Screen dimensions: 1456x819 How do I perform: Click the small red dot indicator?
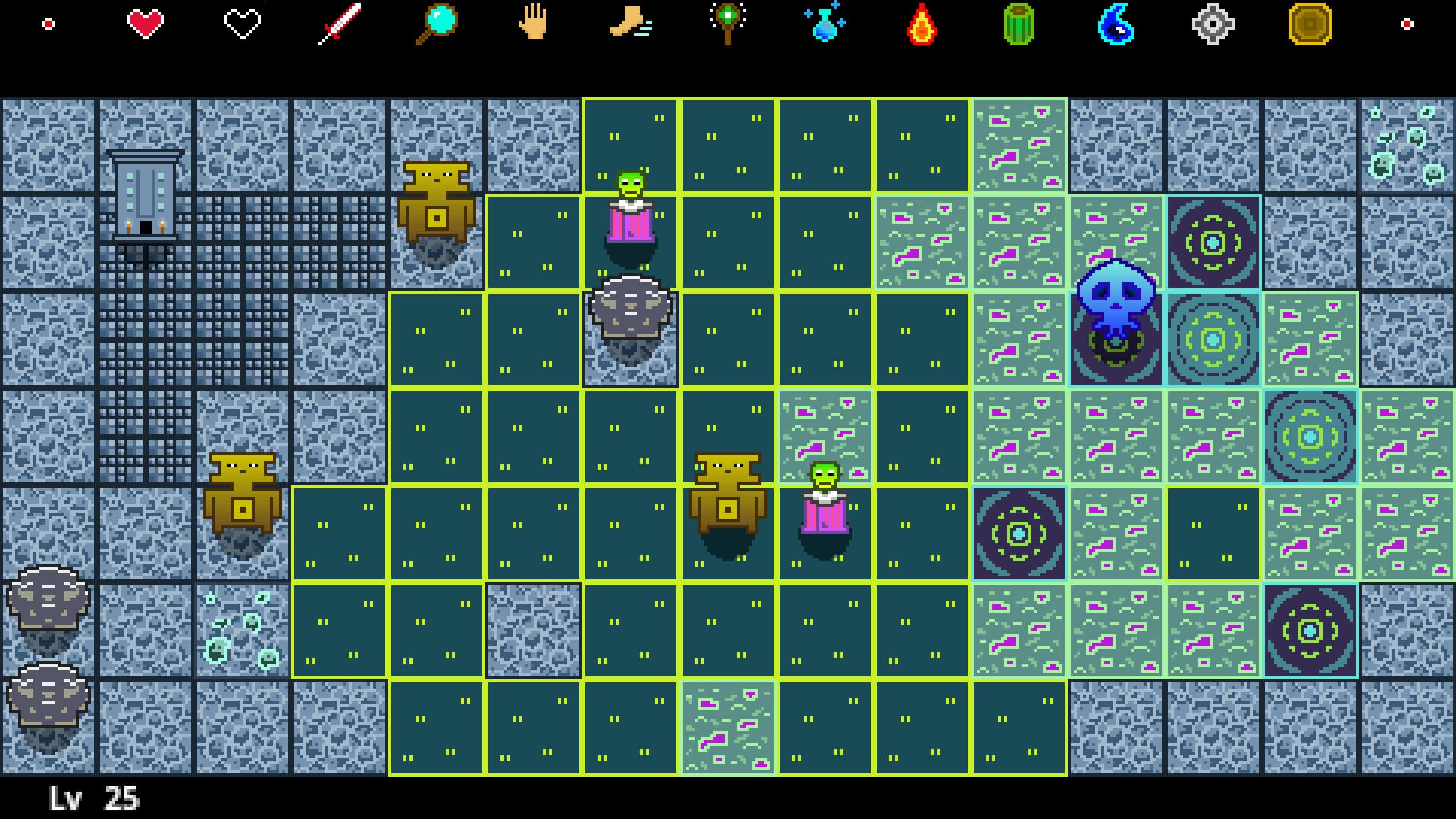[49, 23]
